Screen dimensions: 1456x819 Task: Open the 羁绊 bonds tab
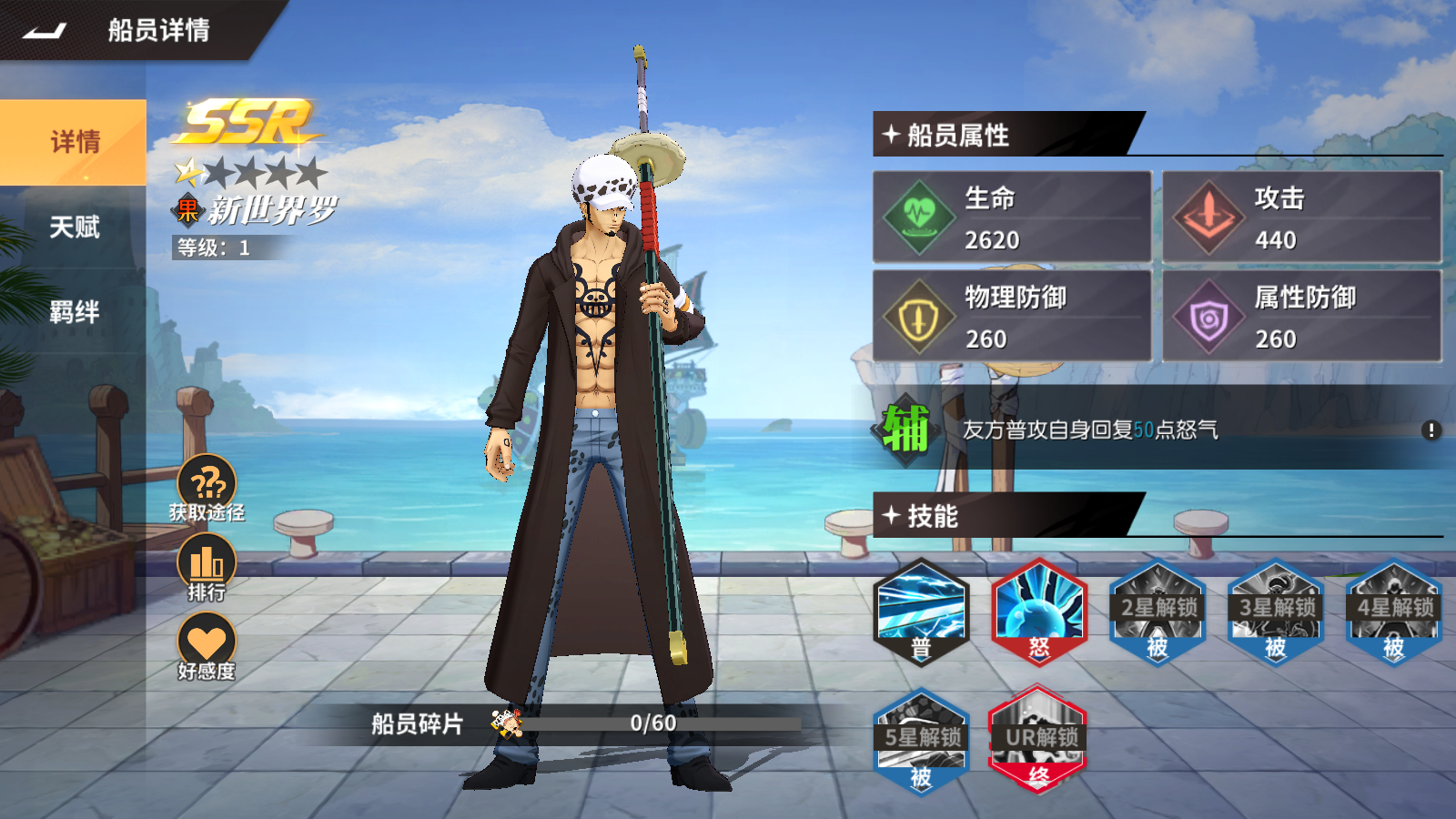74,312
